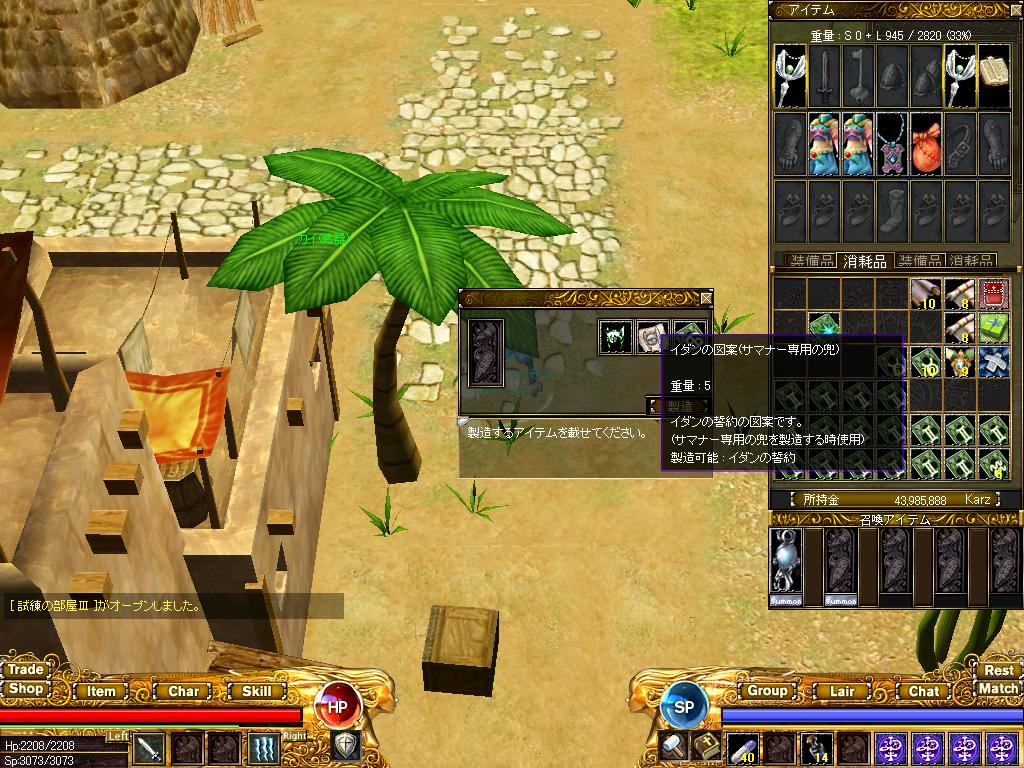
Task: Close the crafting window
Action: point(707,297)
